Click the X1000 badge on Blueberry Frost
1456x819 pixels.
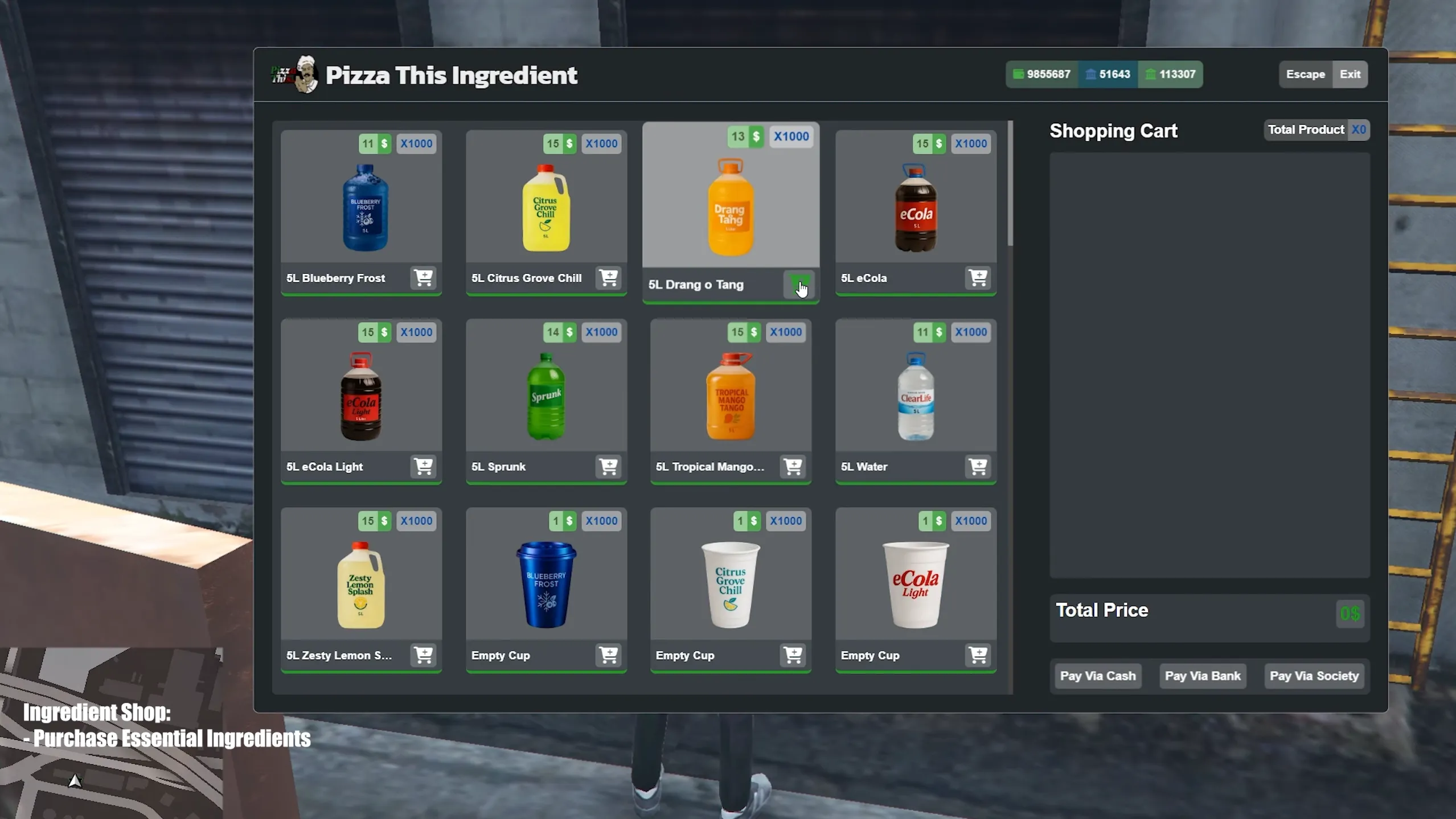(x=416, y=143)
